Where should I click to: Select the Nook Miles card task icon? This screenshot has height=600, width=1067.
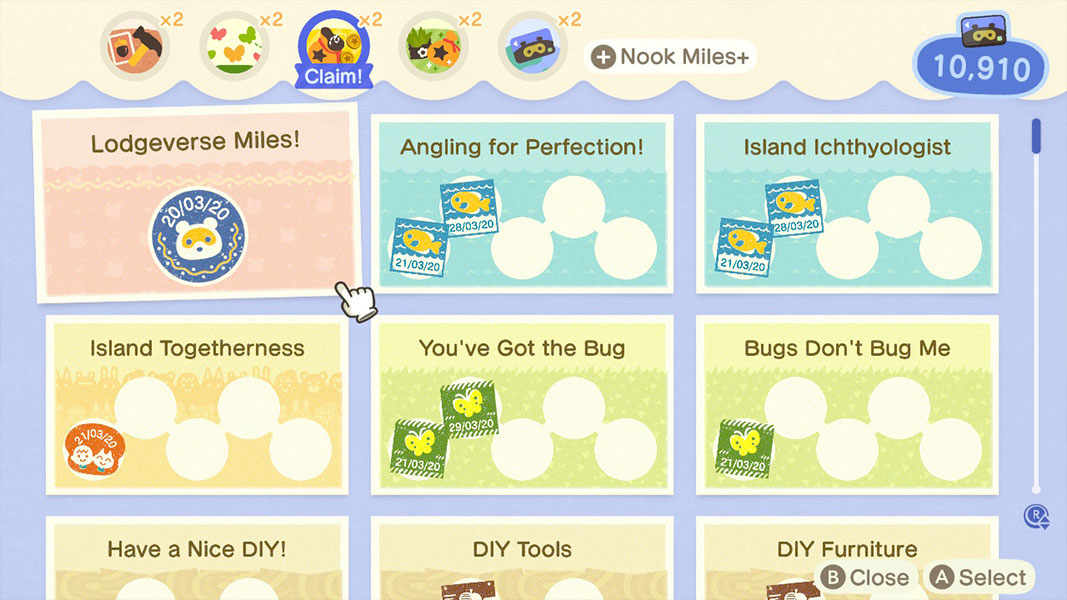tap(533, 46)
